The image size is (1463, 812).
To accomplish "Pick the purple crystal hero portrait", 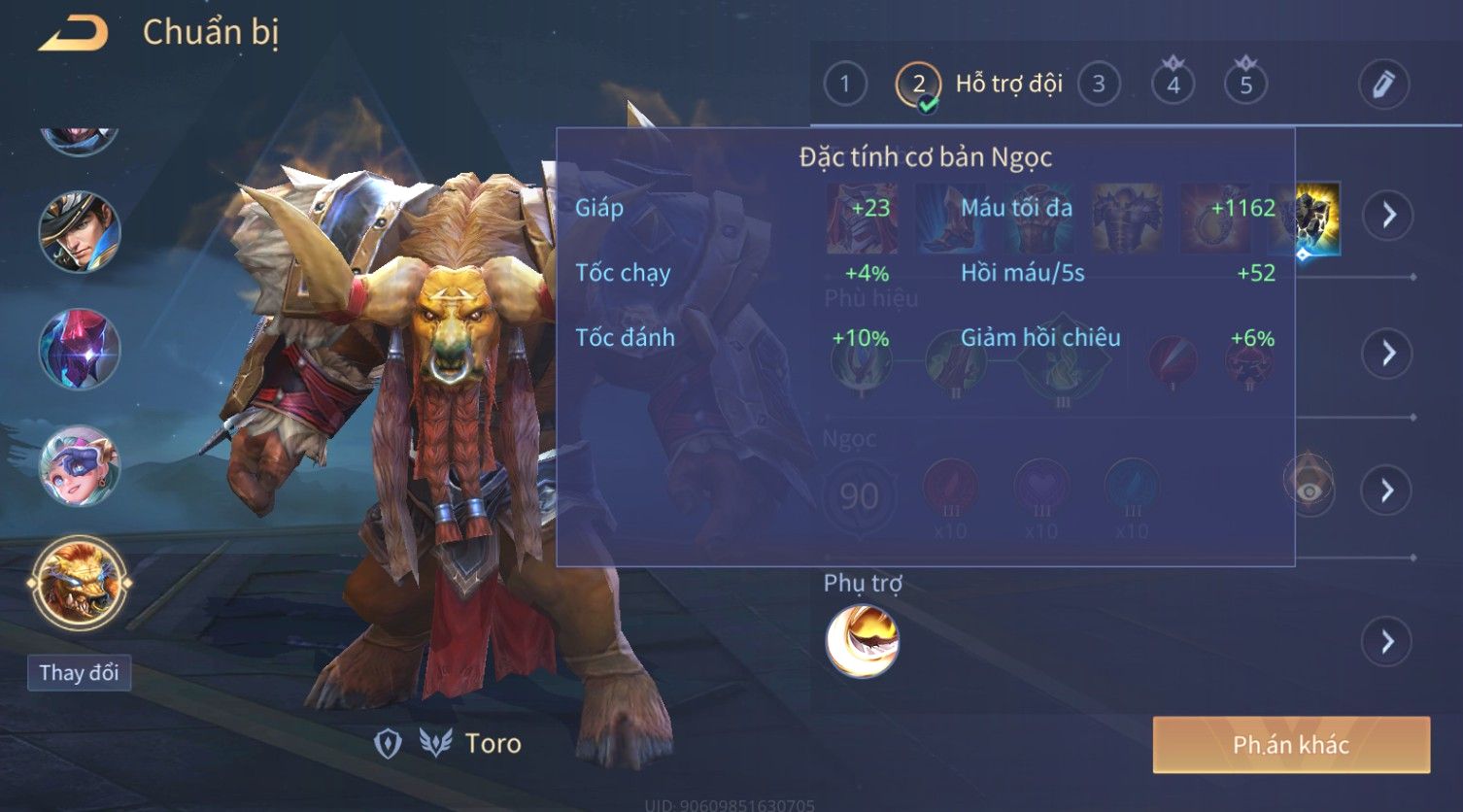I will click(80, 349).
